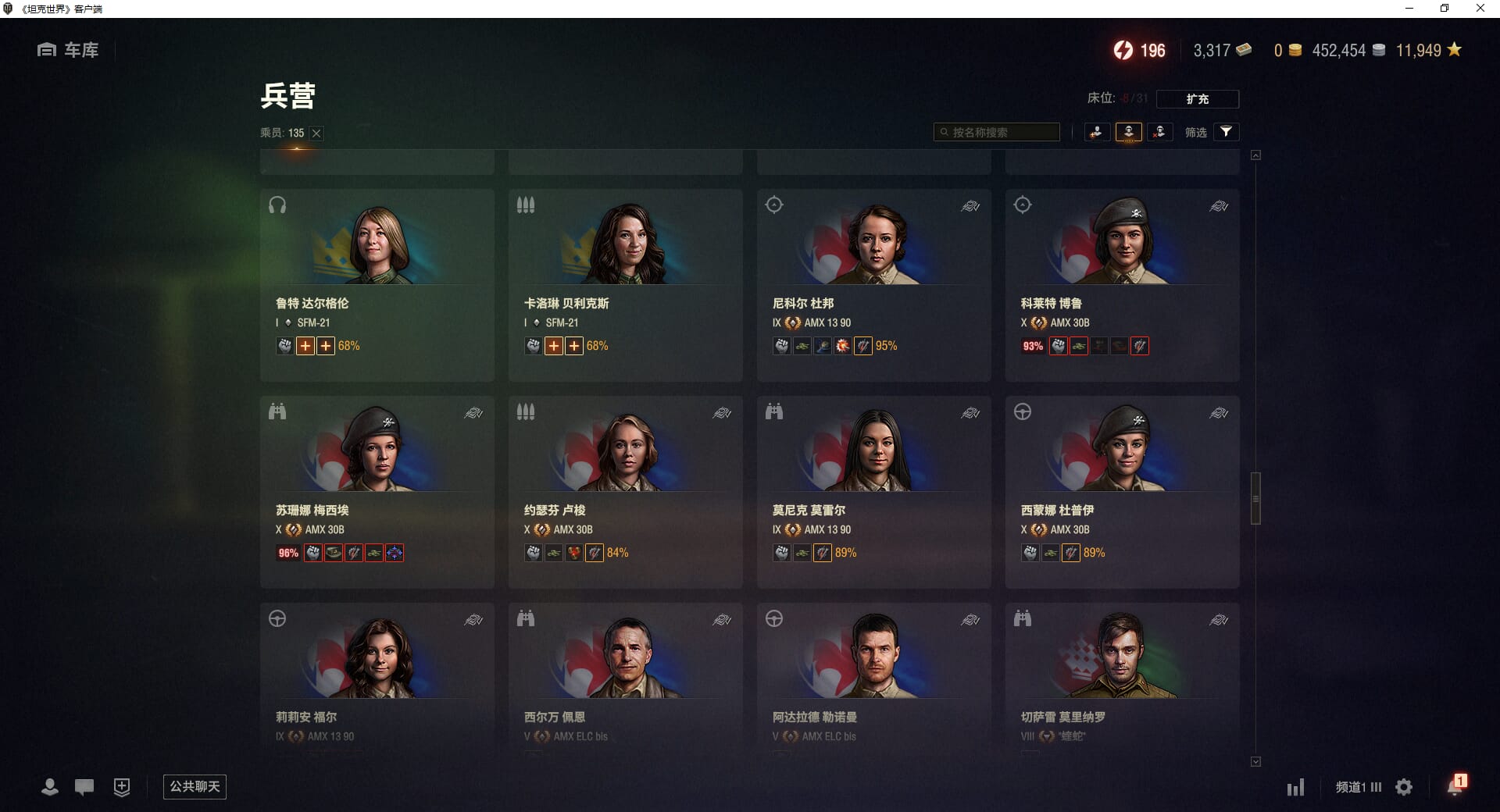Viewport: 1500px width, 812px height.
Task: Open the 公共聊天 public chat
Action: click(x=195, y=786)
